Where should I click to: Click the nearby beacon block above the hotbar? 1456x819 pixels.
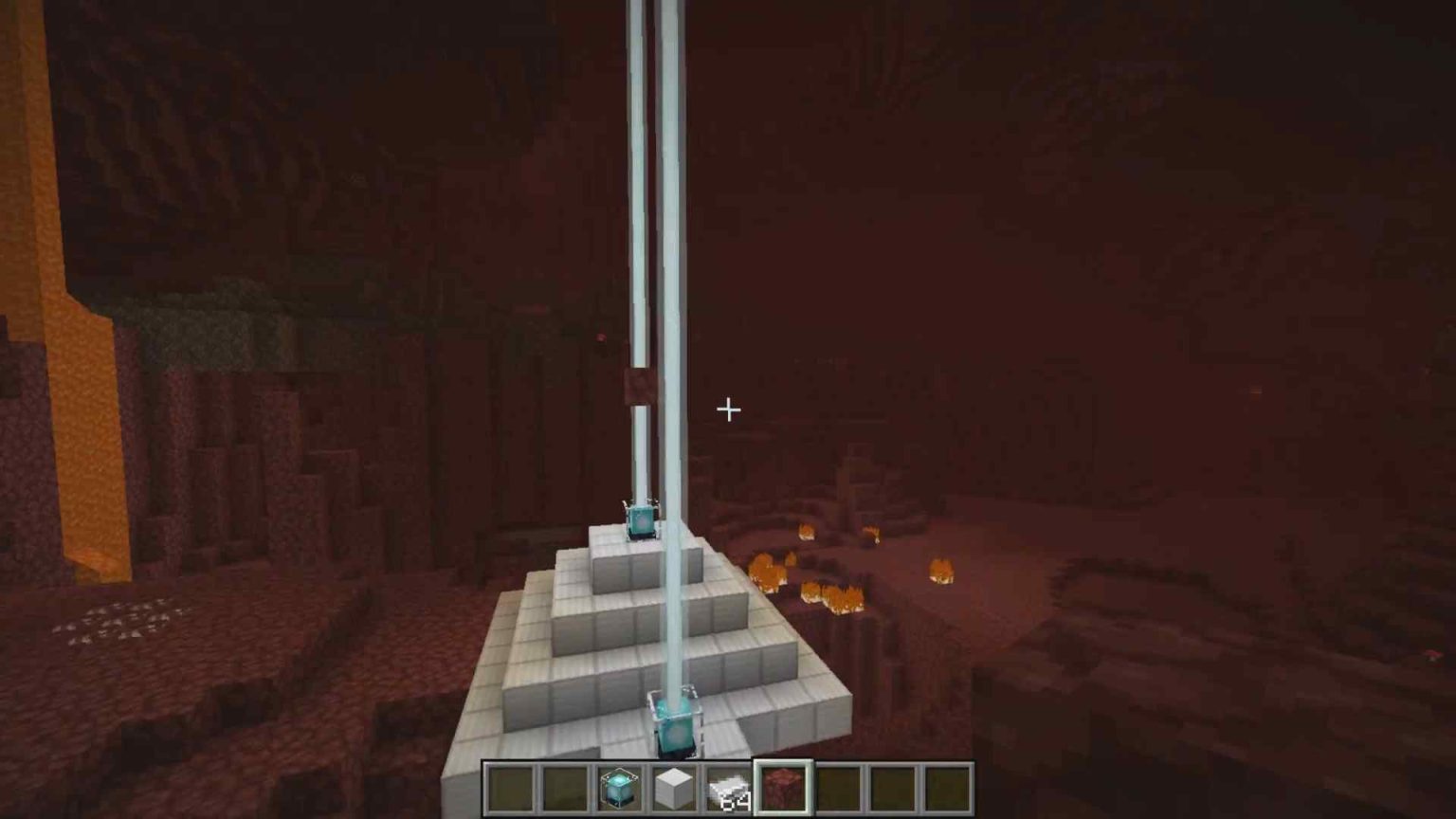pyautogui.click(x=674, y=722)
